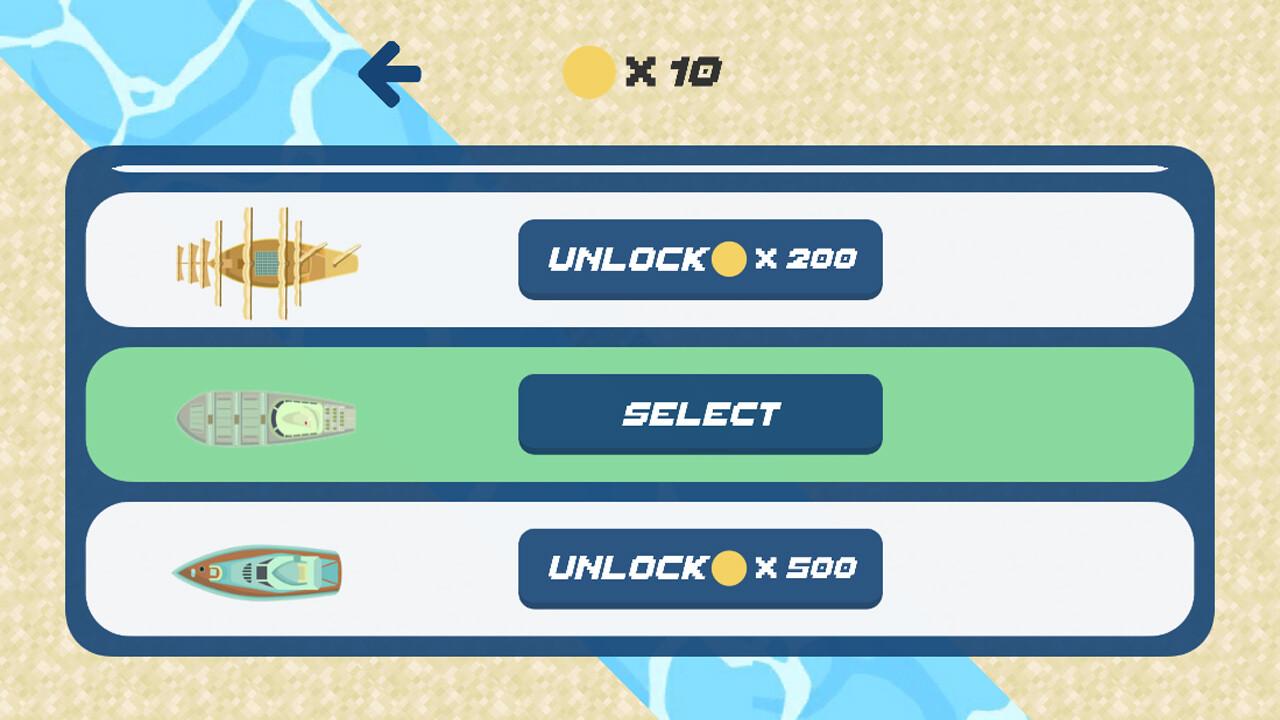Click the x 200 price label
1280x720 pixels.
[x=805, y=258]
